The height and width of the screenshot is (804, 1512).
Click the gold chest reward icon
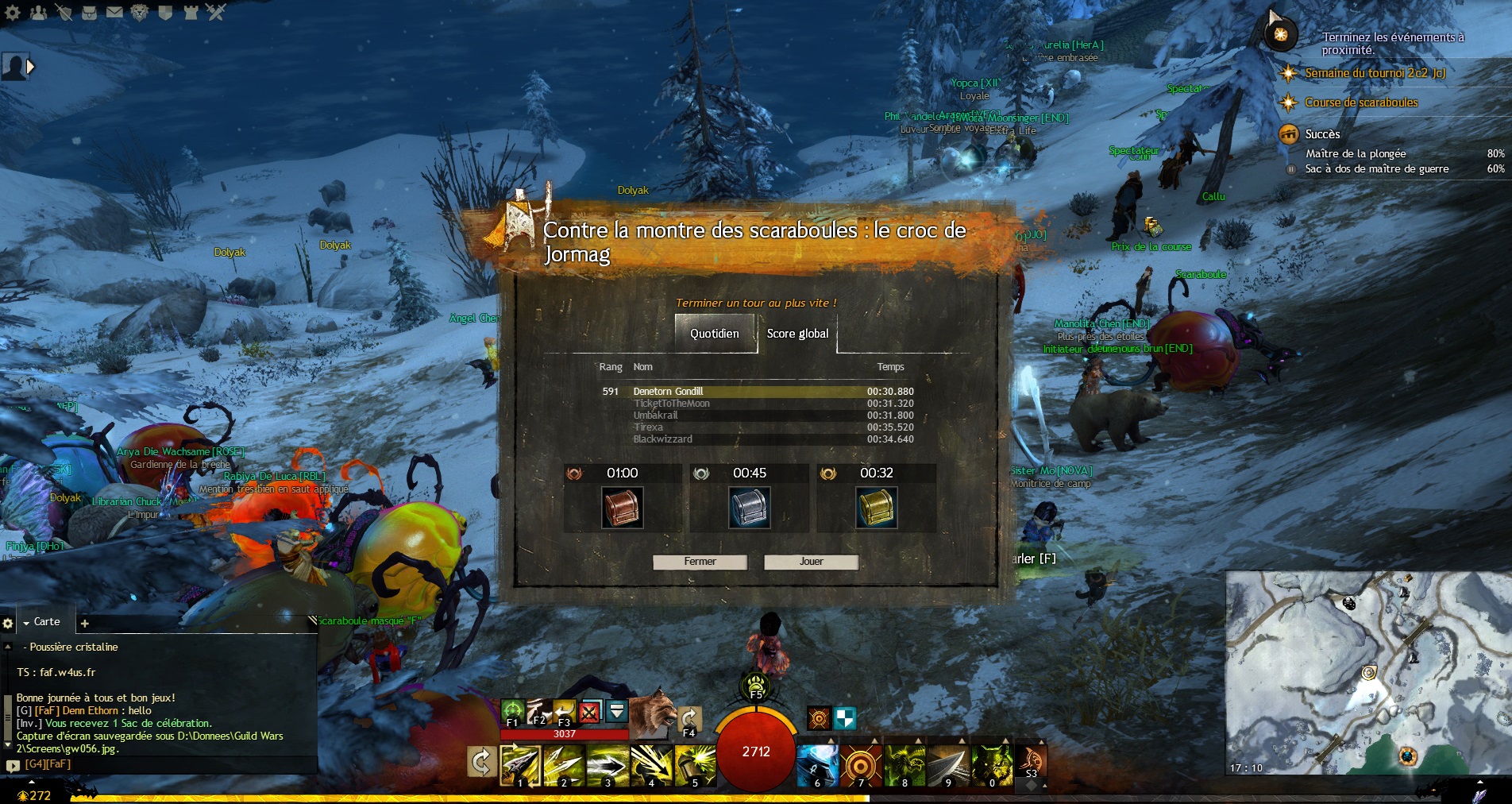pos(876,508)
